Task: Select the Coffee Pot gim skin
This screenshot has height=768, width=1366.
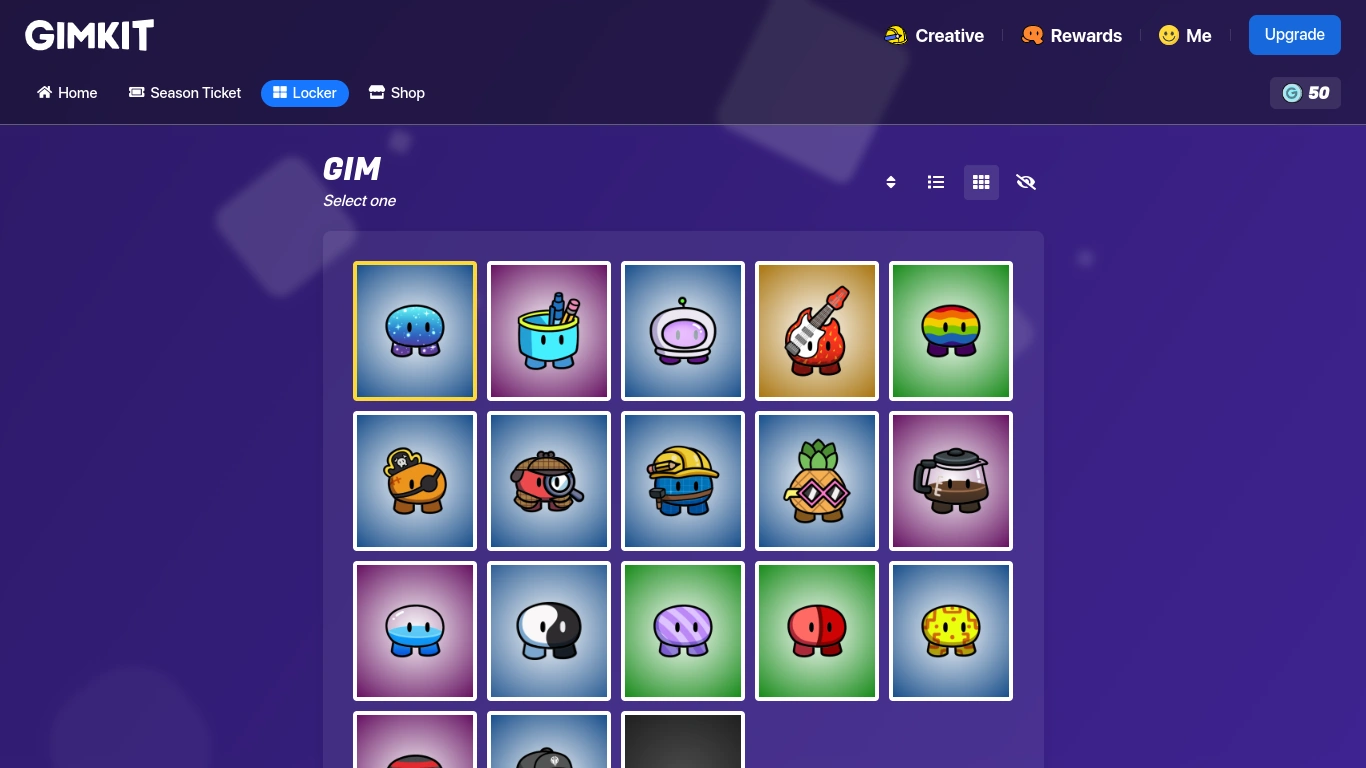Action: [x=950, y=480]
